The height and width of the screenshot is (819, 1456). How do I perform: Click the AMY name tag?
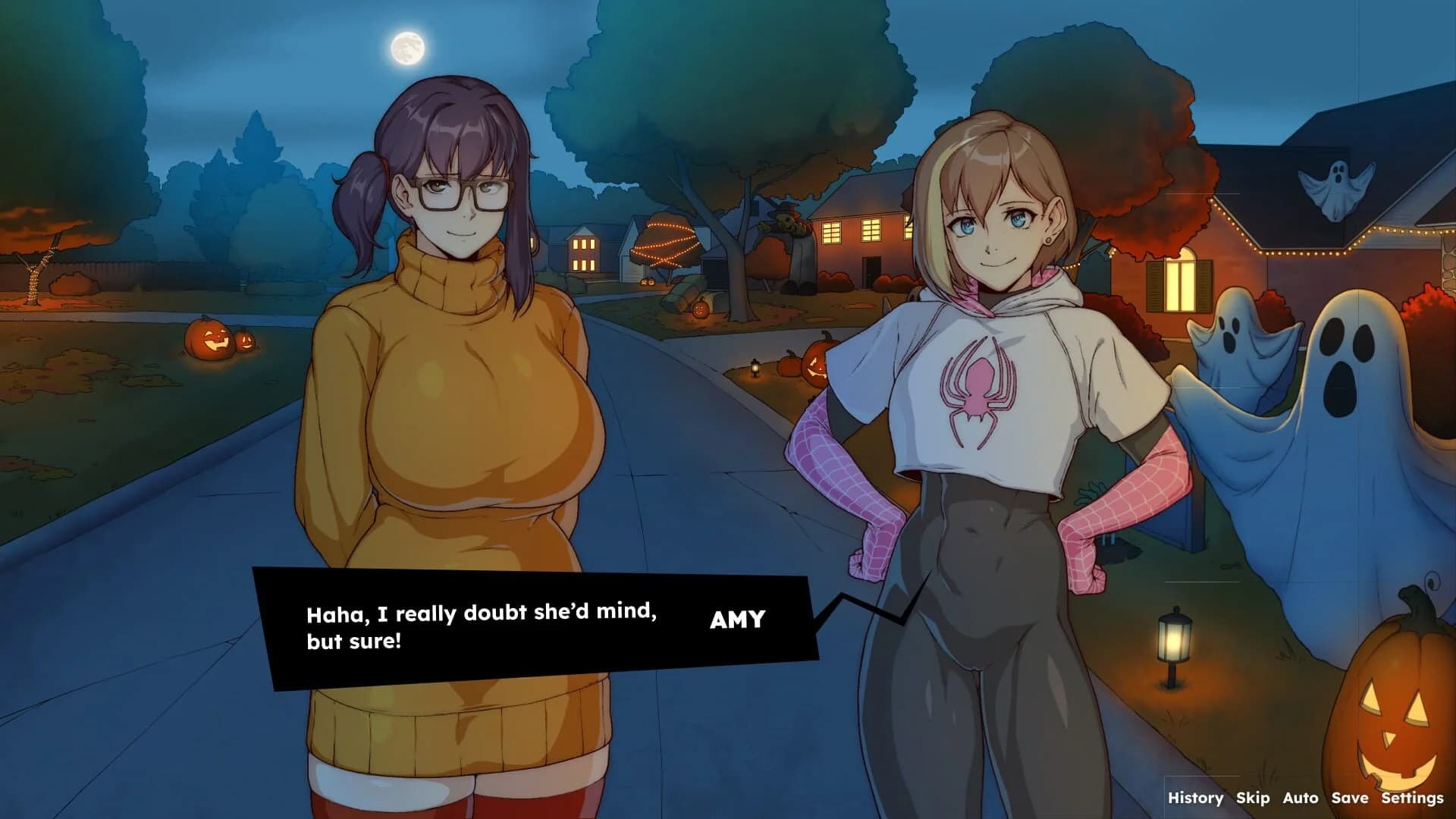(738, 618)
